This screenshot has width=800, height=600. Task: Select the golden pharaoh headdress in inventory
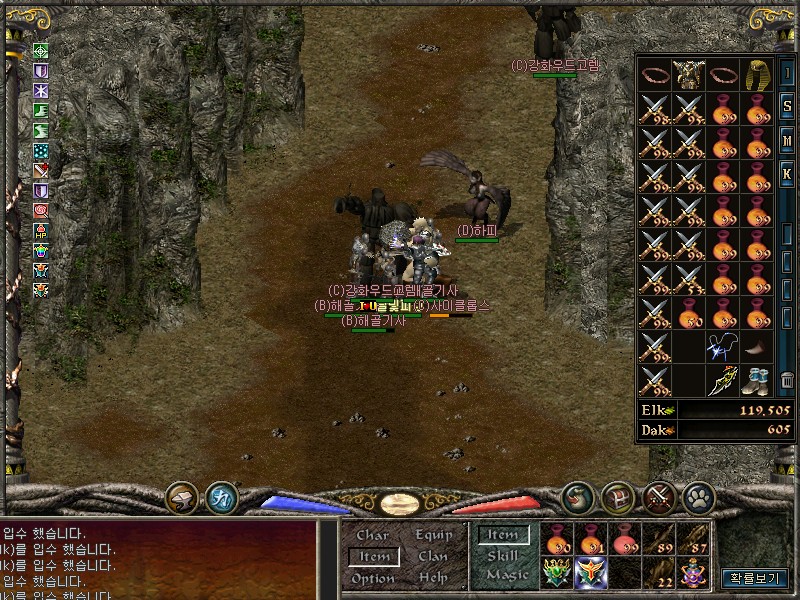click(756, 74)
